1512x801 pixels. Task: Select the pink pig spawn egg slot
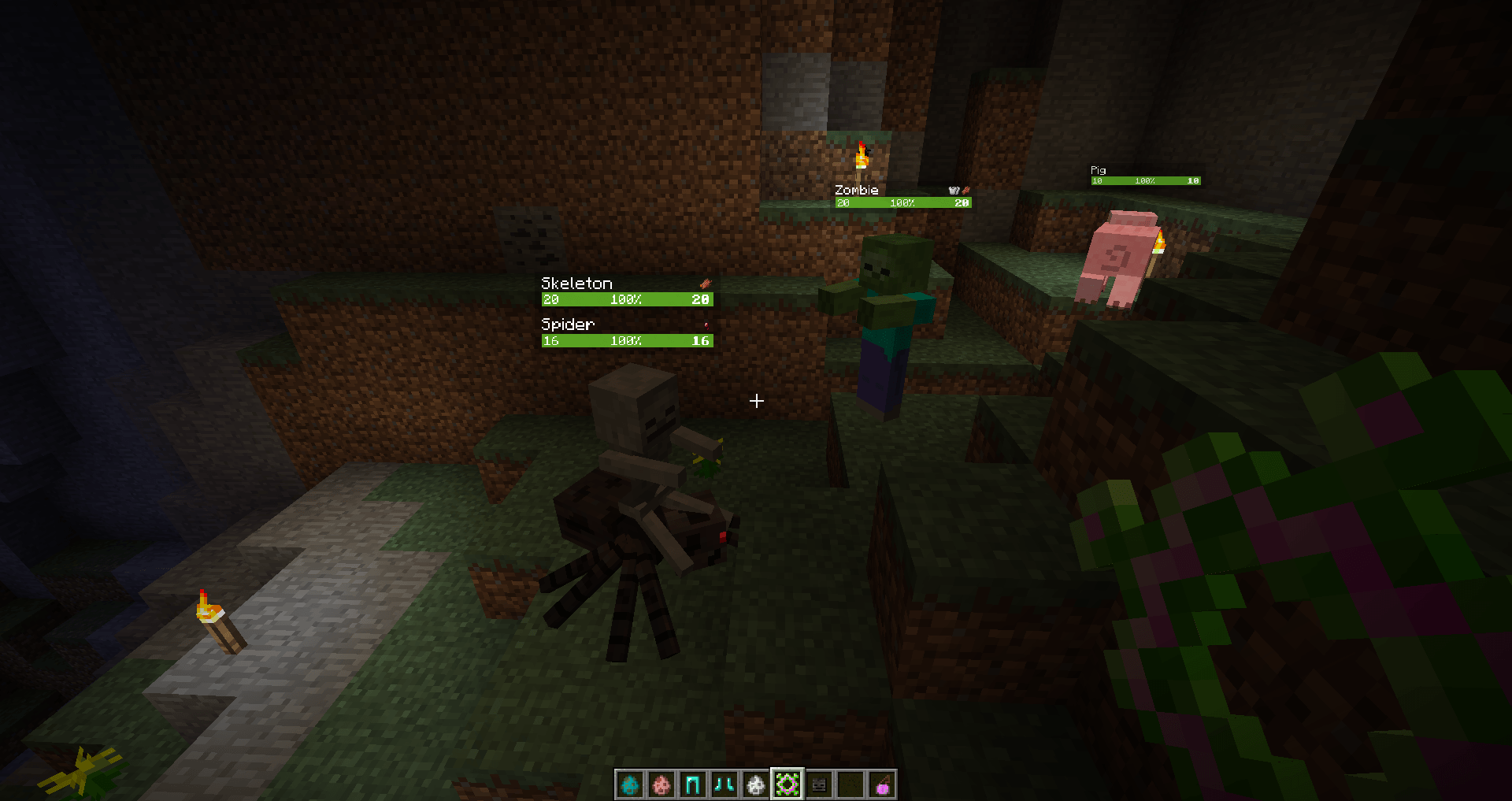[661, 784]
